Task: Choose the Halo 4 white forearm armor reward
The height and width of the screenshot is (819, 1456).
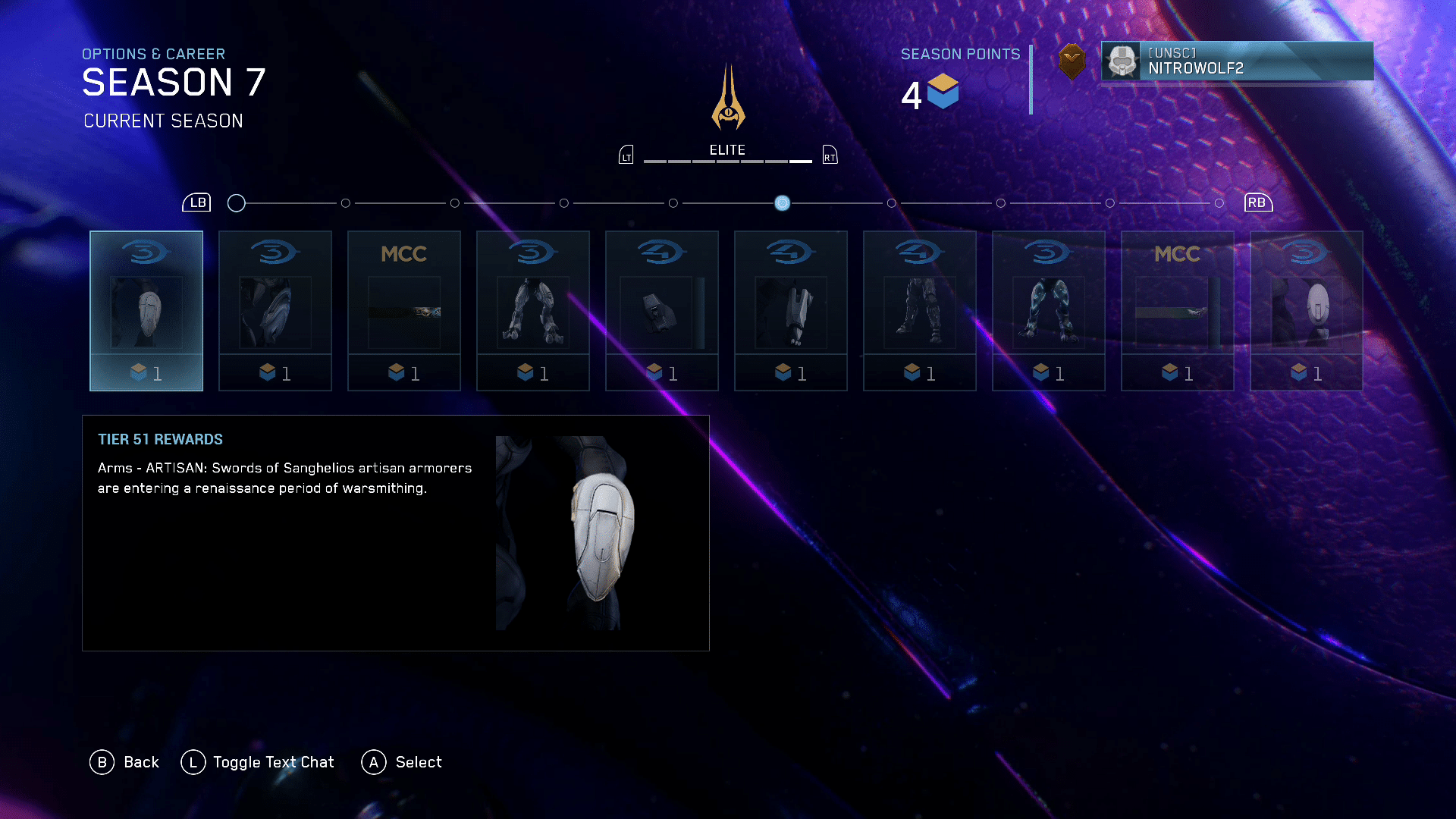Action: tap(791, 310)
